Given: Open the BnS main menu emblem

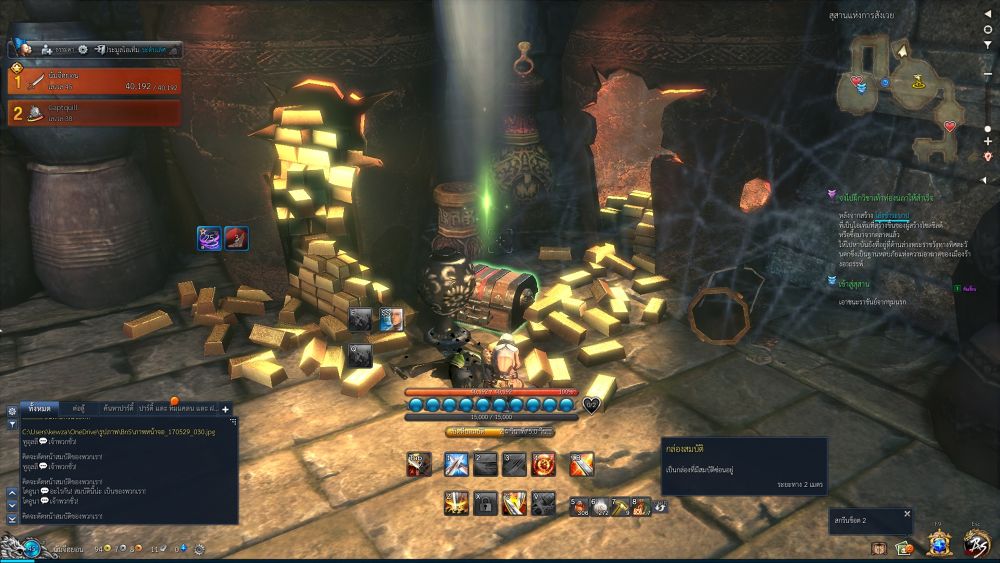Looking at the screenshot, I should pos(976,543).
